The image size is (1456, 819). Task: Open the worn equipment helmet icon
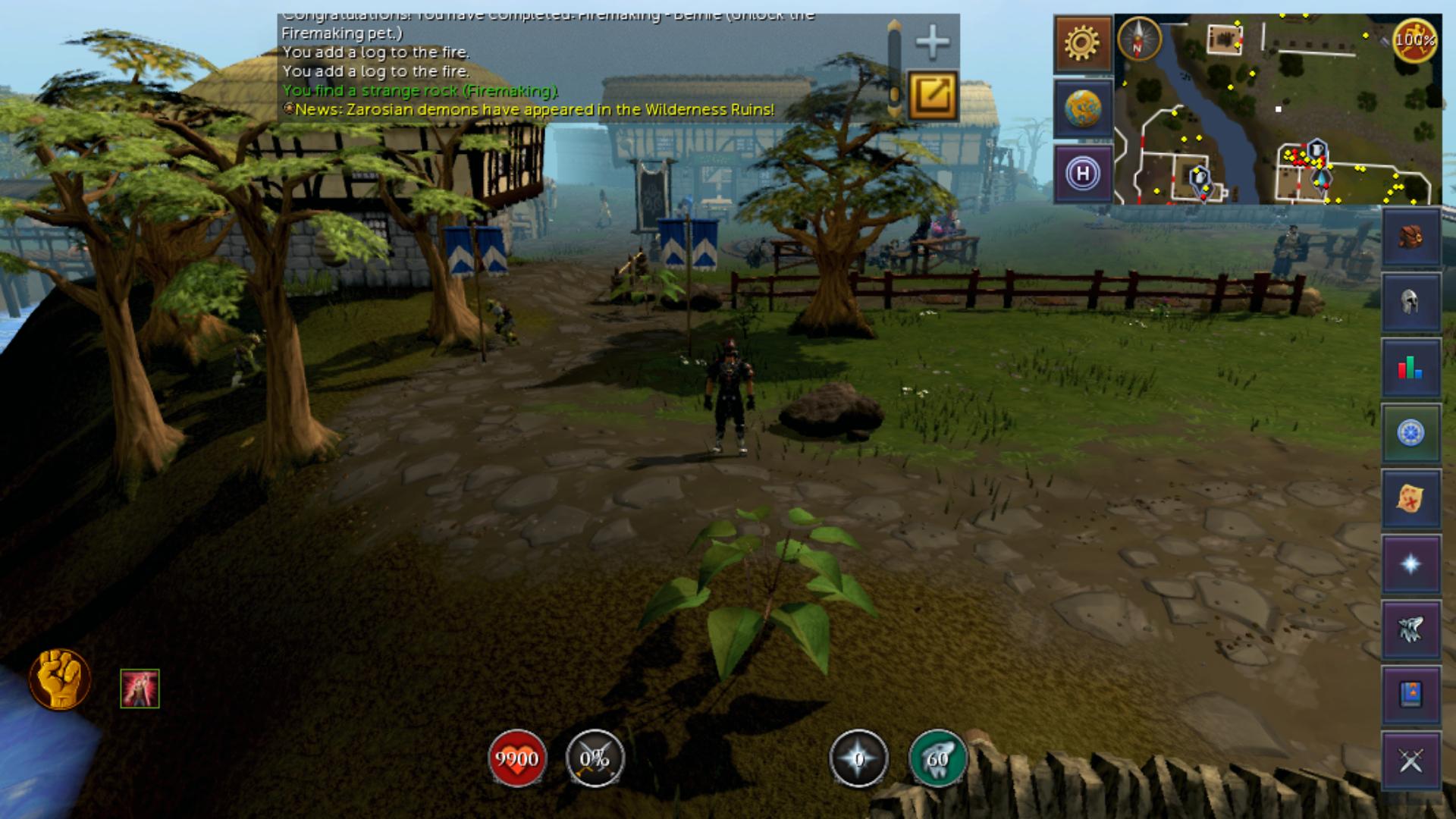pyautogui.click(x=1411, y=302)
